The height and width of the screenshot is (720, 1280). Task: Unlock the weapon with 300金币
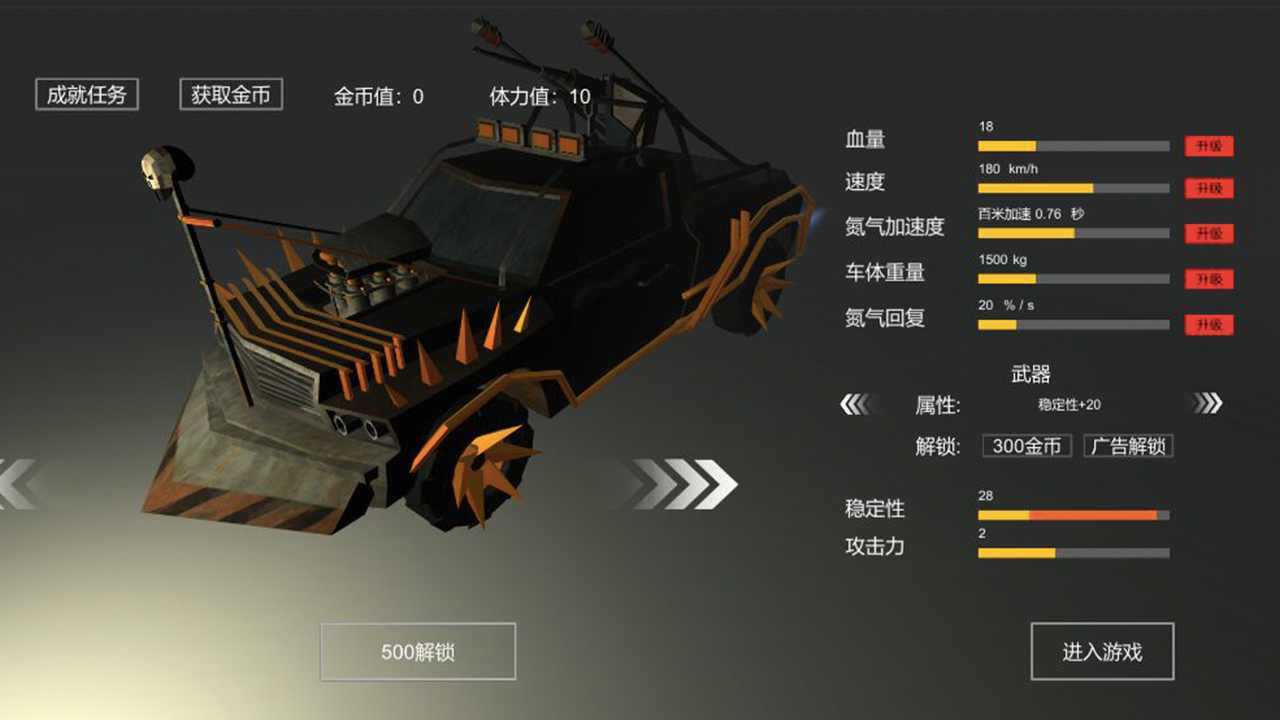(1026, 445)
